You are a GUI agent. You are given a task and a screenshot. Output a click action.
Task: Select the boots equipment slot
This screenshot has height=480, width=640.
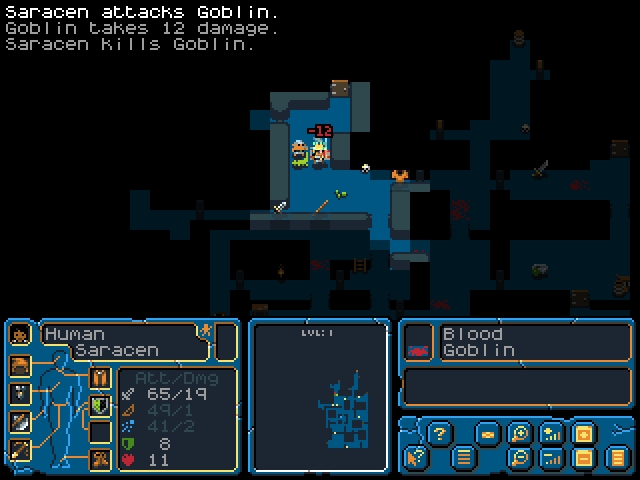100,458
